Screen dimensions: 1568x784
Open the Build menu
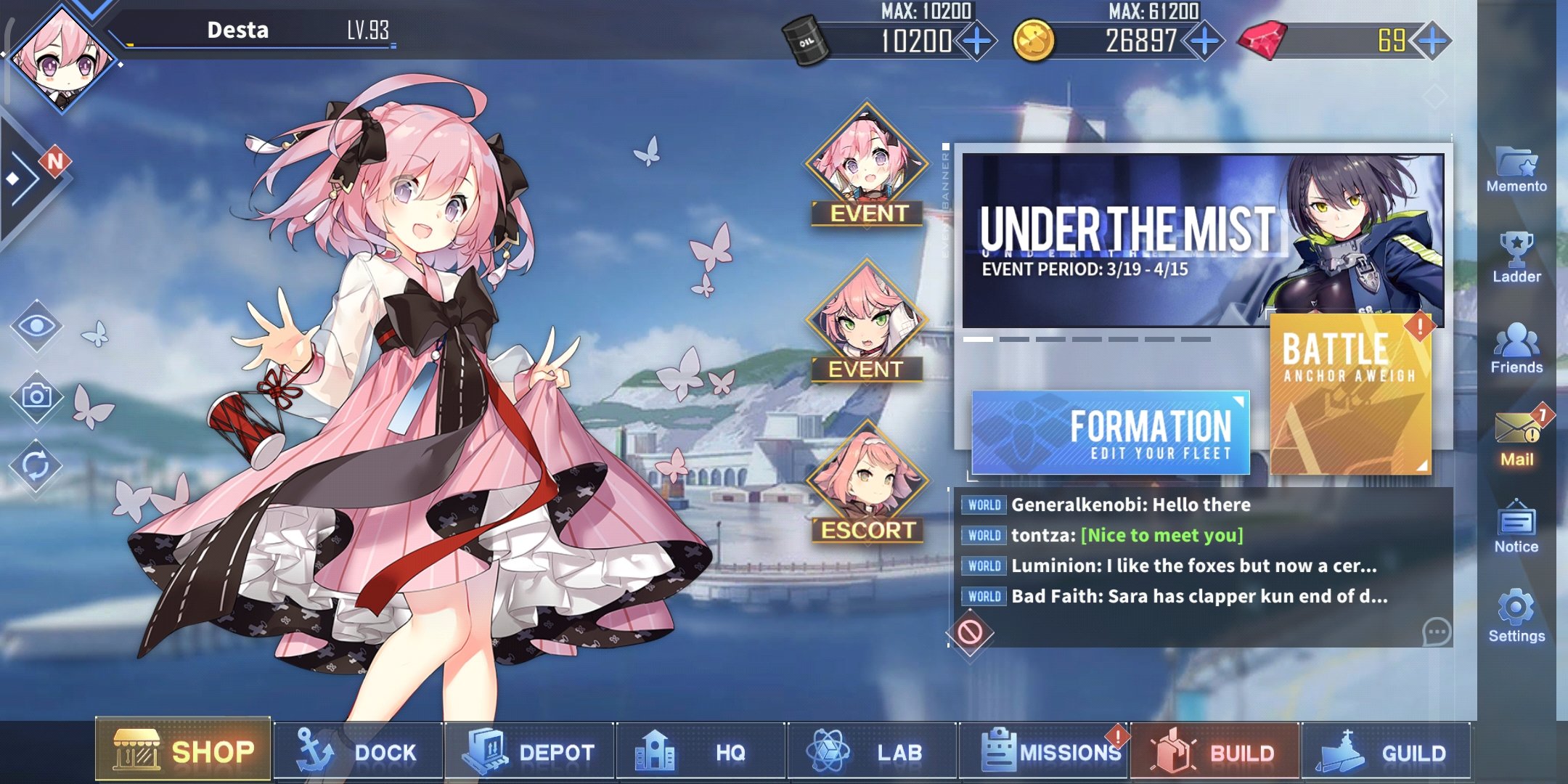(1216, 752)
